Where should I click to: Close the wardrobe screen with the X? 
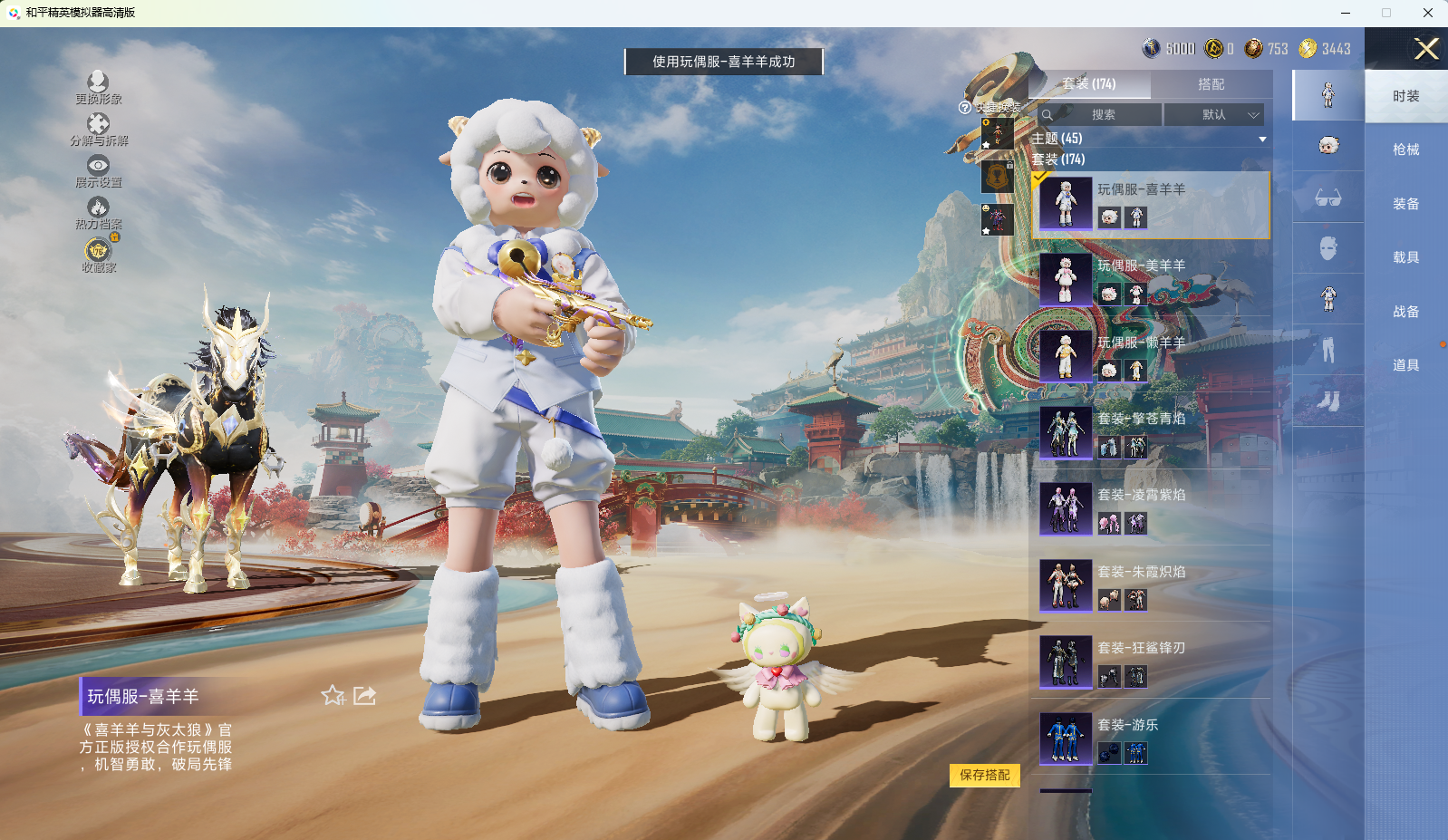[x=1426, y=49]
